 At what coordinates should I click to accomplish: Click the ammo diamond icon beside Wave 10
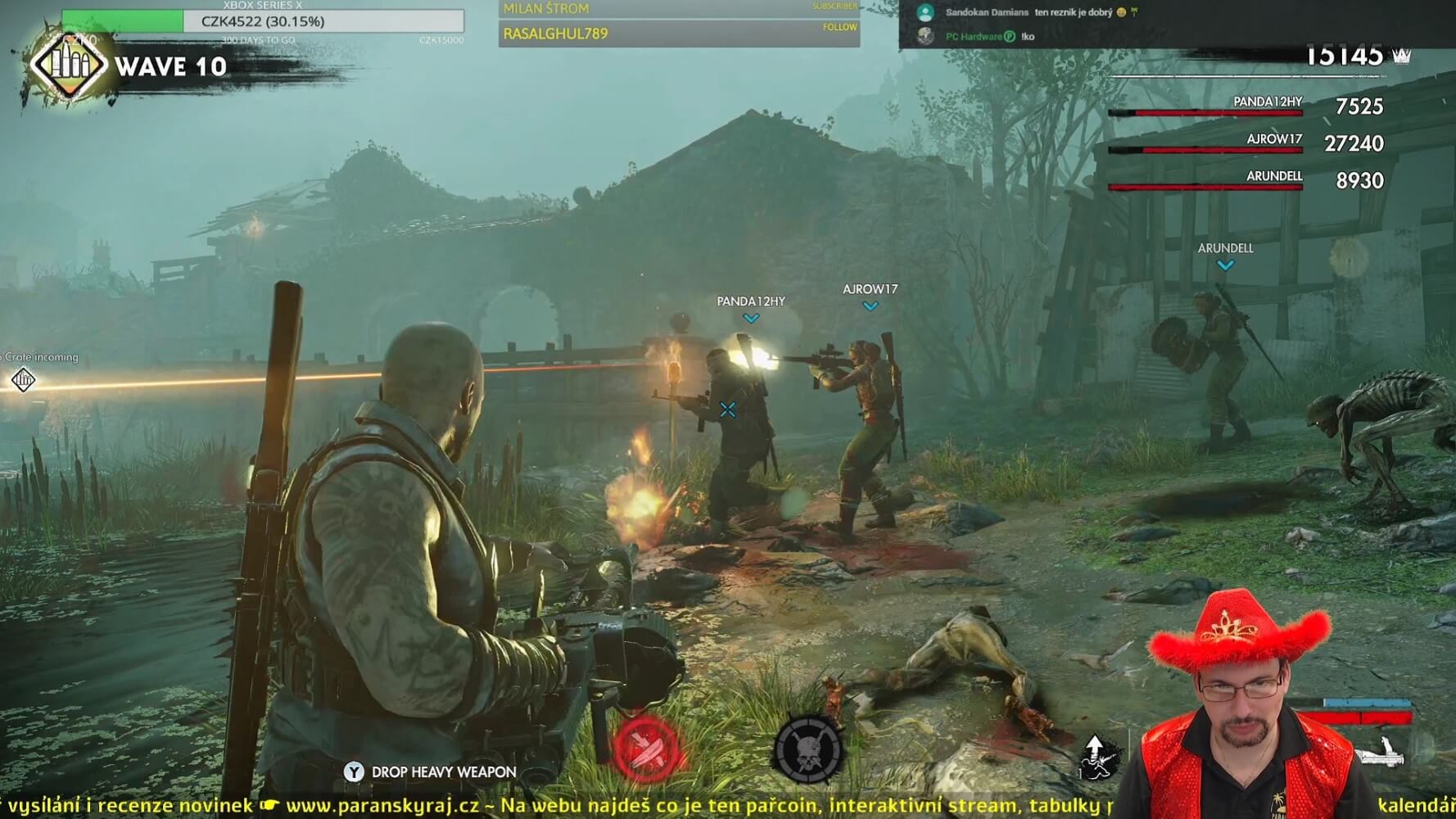[69, 66]
